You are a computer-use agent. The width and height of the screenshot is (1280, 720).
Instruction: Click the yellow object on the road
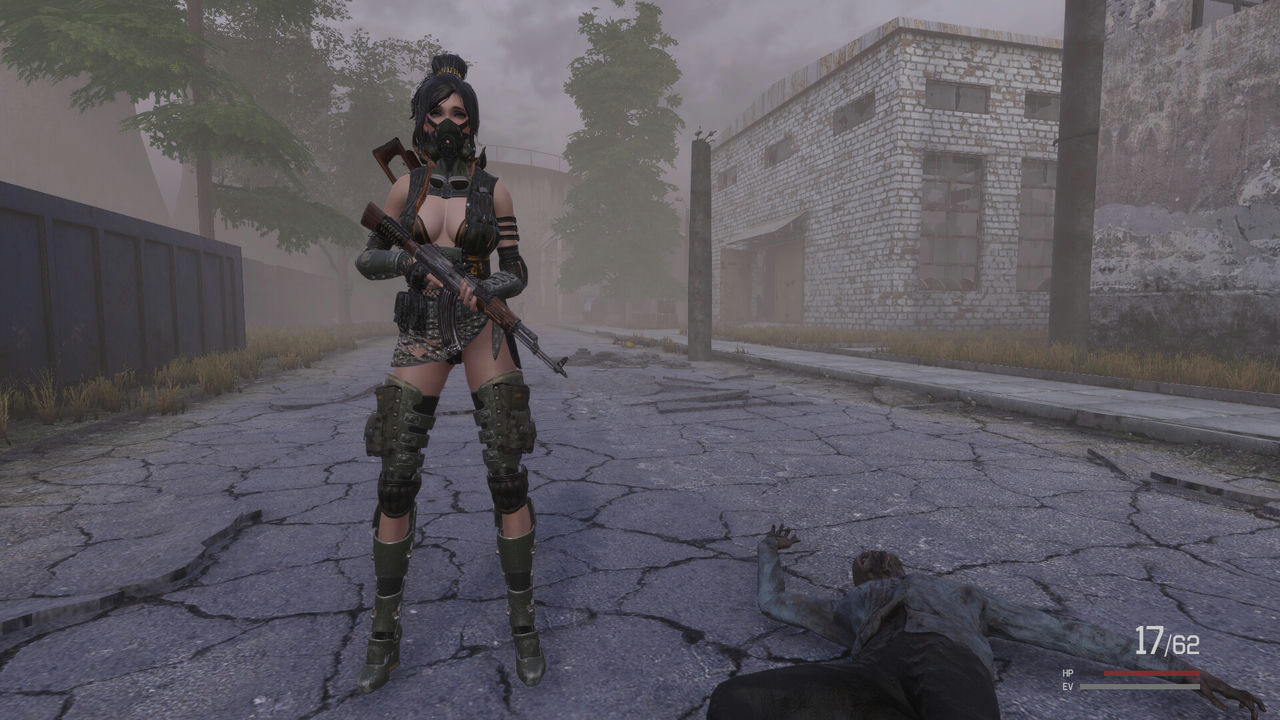630,344
